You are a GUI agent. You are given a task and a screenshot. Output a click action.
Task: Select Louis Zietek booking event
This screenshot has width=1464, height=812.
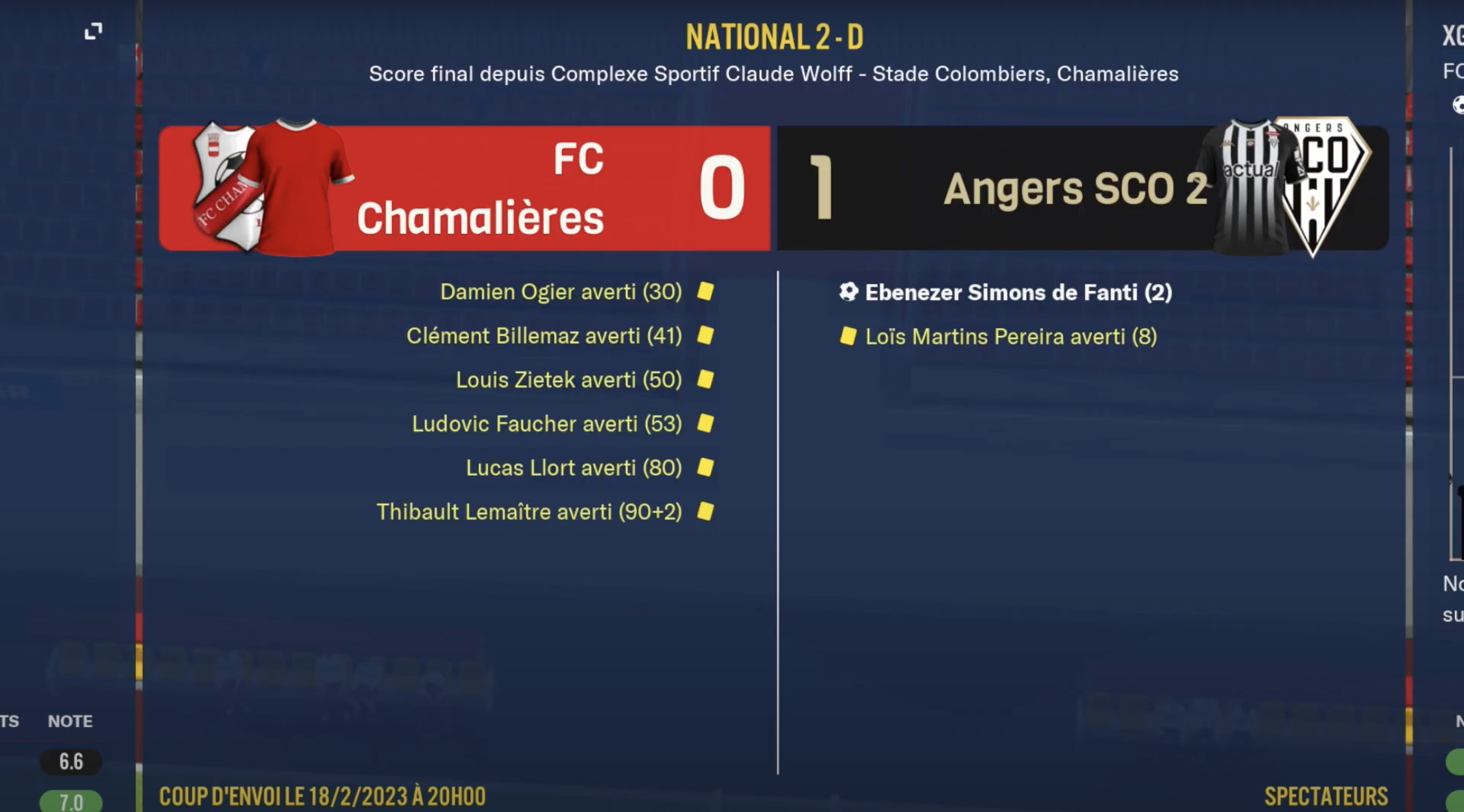(569, 379)
